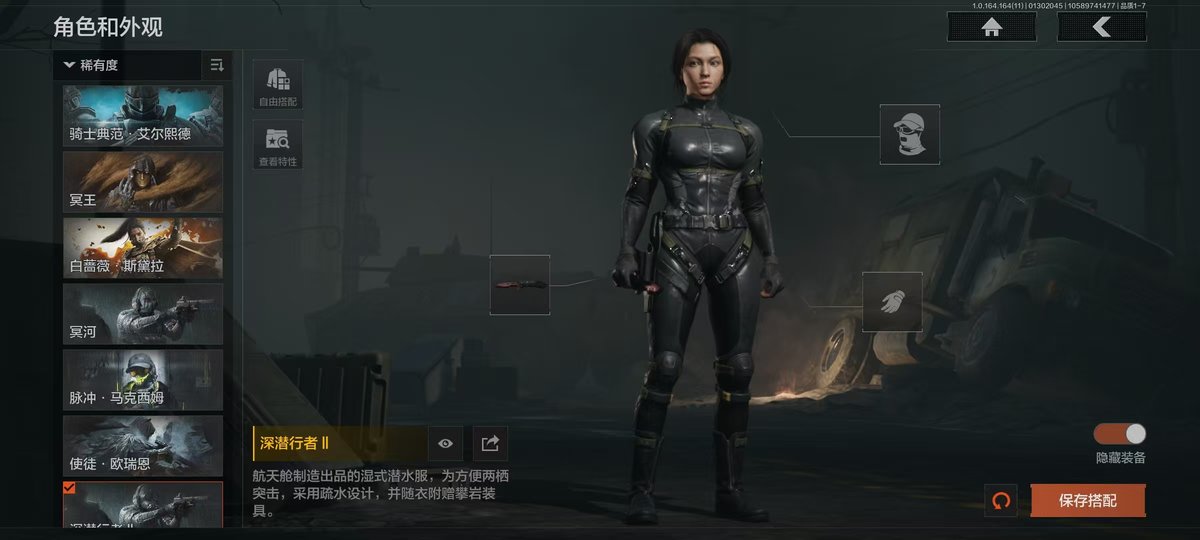Image resolution: width=1200 pixels, height=540 pixels.
Task: Toggle the 隐藏装备 hide equipment switch
Action: [x=1120, y=434]
